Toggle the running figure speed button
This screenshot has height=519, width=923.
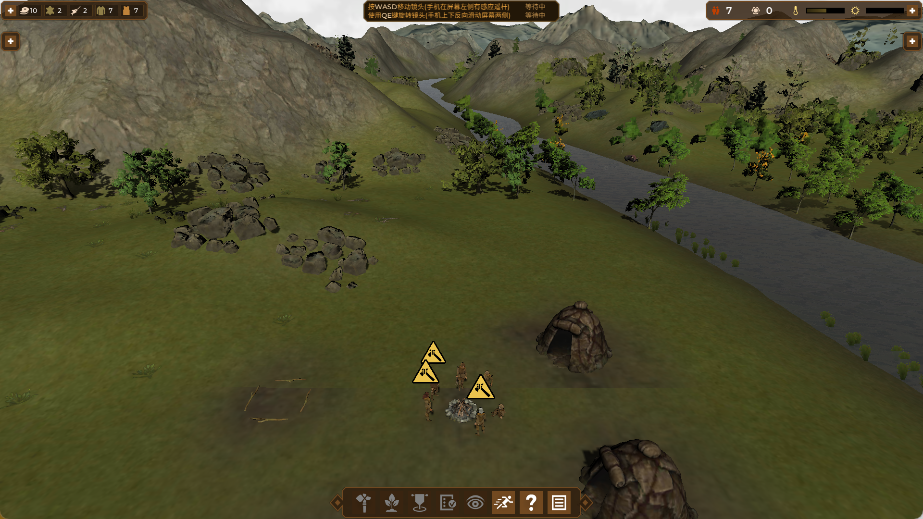tap(503, 502)
